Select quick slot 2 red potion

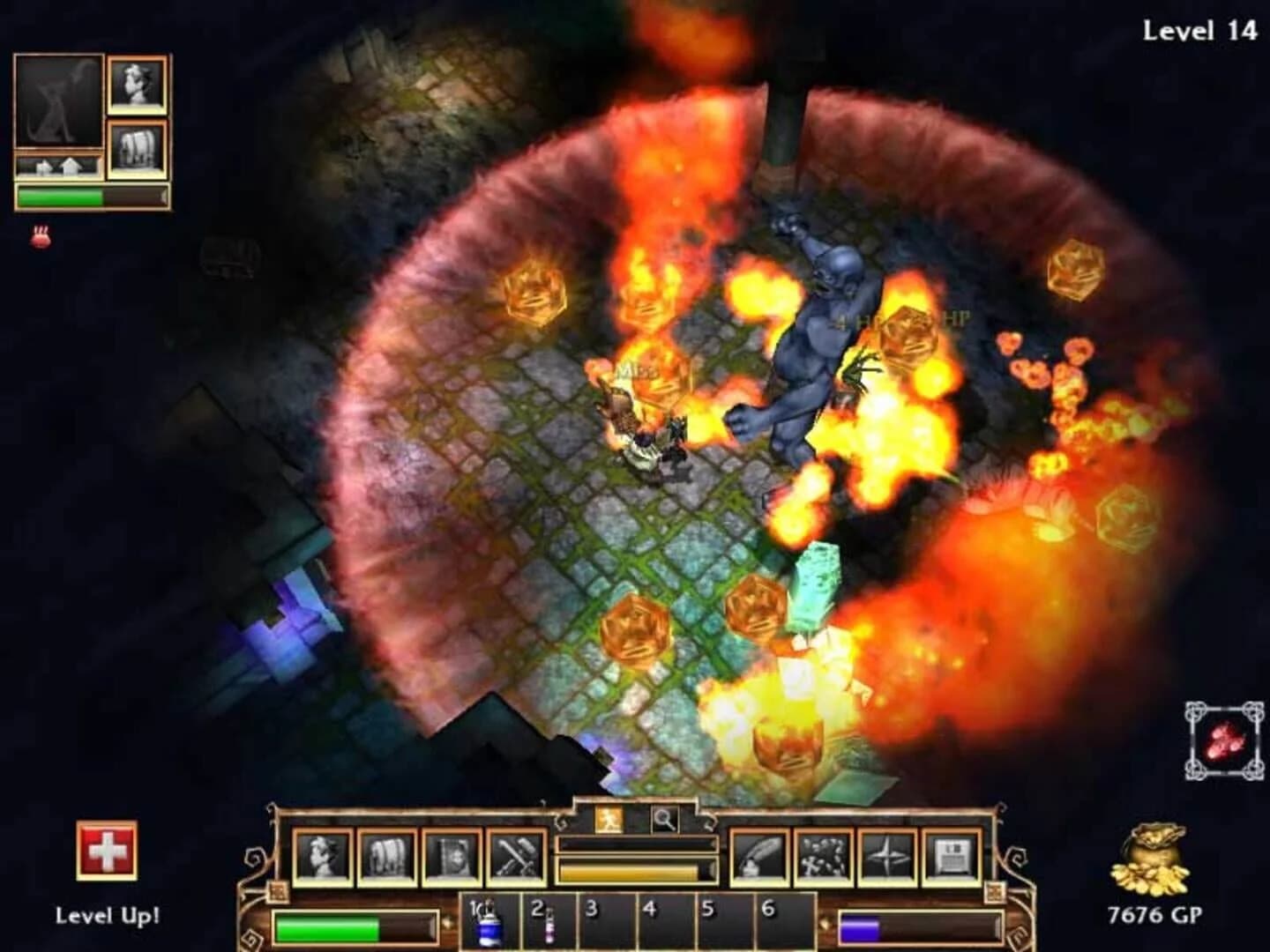click(549, 923)
